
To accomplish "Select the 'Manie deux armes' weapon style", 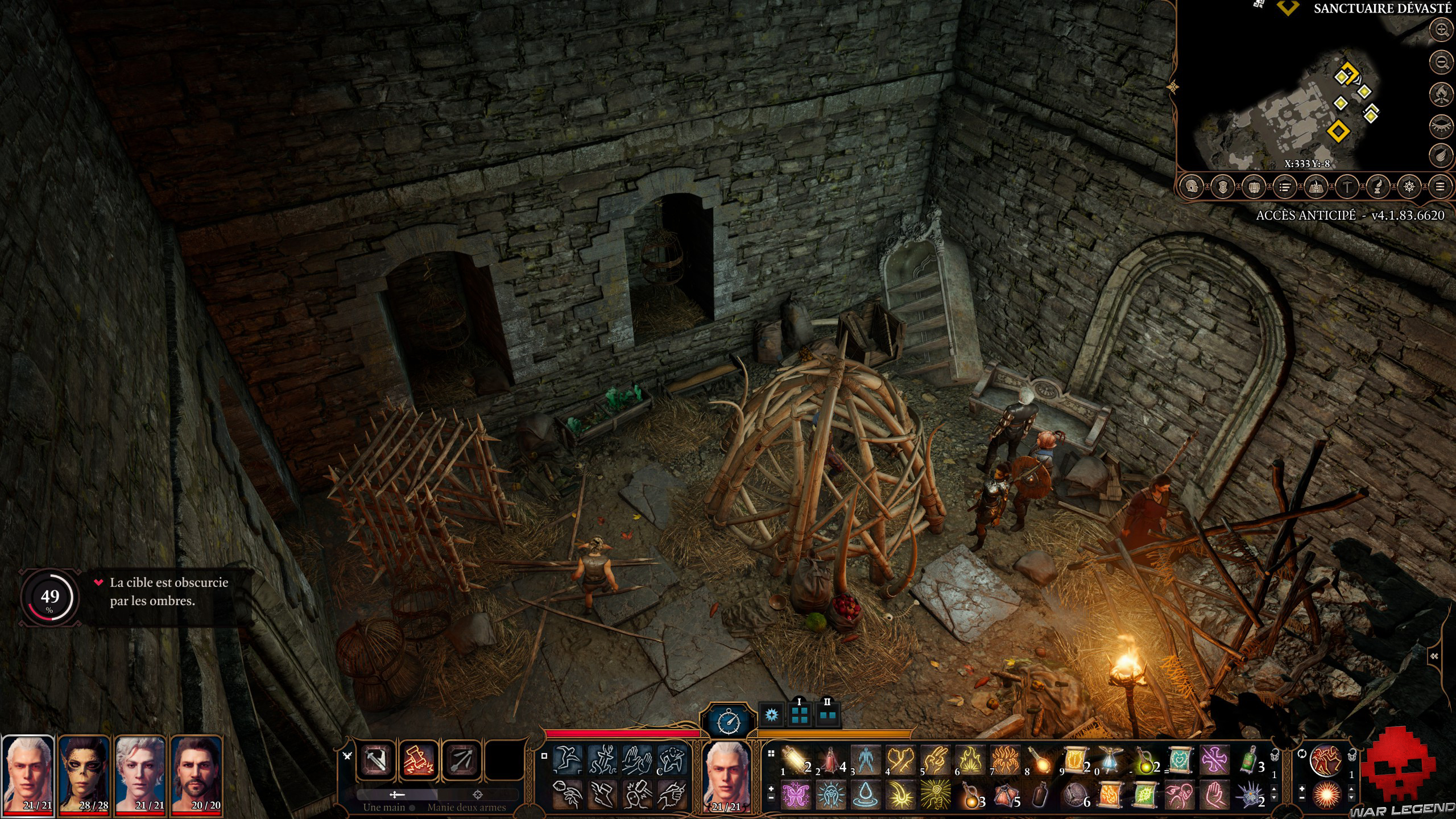I will pyautogui.click(x=478, y=796).
